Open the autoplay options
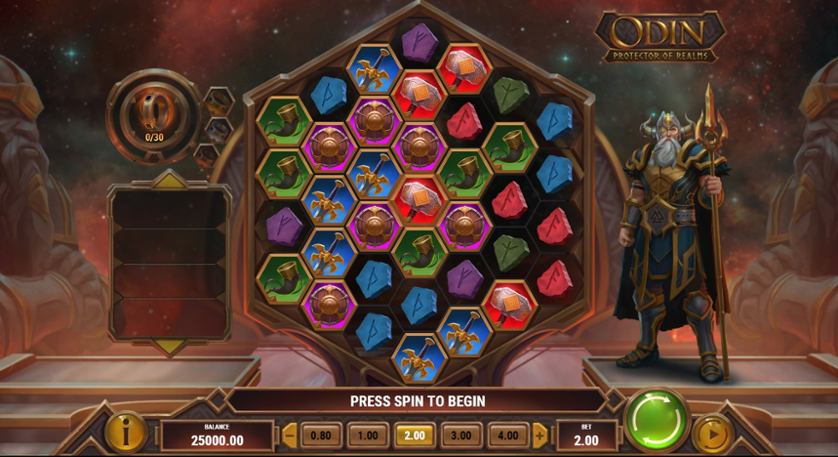838x457 pixels. (x=712, y=435)
